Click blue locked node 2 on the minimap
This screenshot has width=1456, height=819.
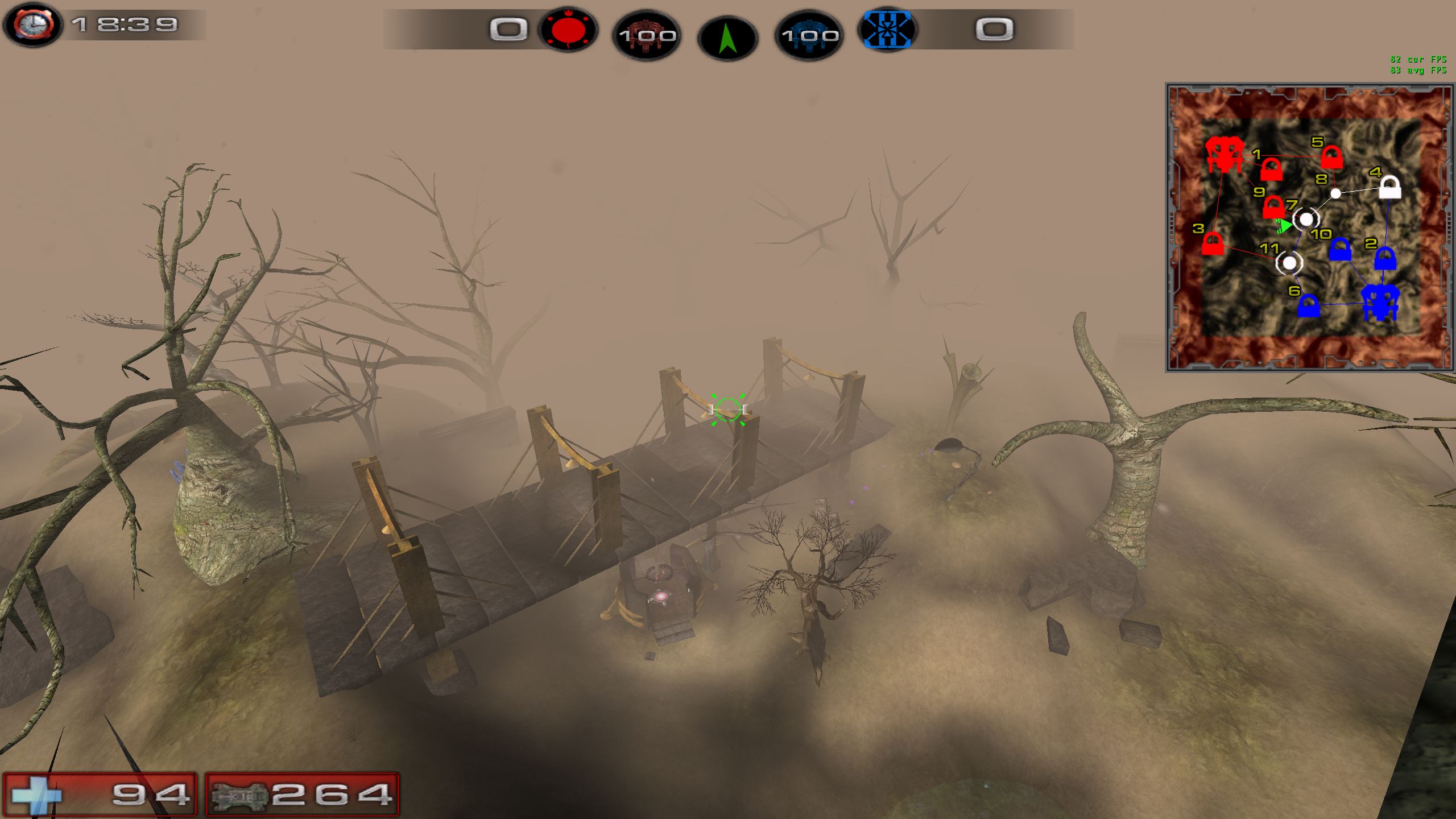[1384, 259]
